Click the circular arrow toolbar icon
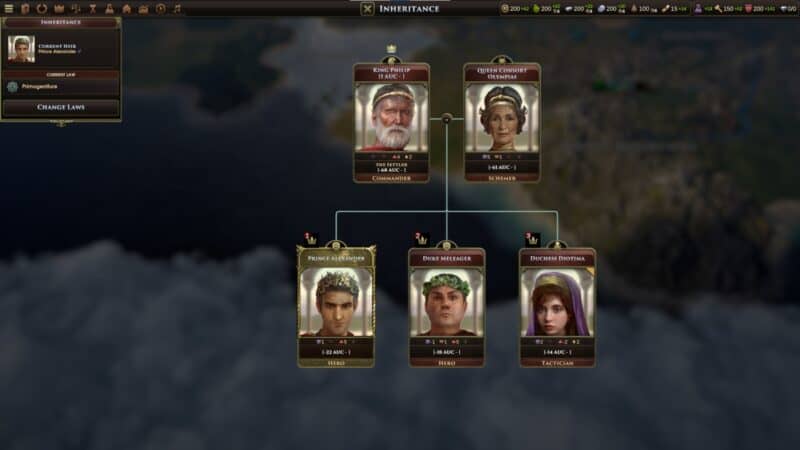This screenshot has height=450, width=800. pyautogui.click(x=42, y=9)
